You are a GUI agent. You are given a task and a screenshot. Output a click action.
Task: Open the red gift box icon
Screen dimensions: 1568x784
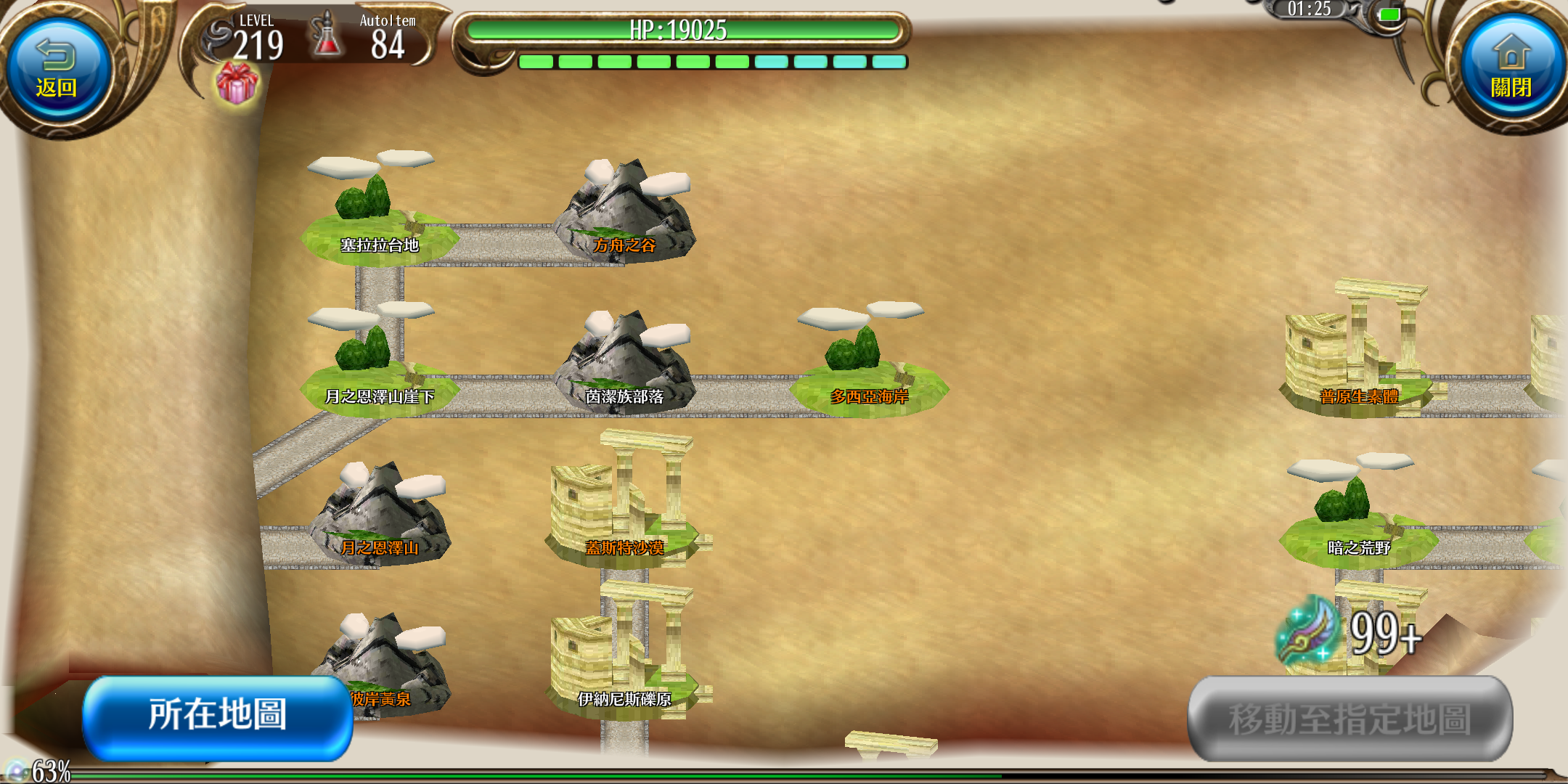[x=237, y=83]
